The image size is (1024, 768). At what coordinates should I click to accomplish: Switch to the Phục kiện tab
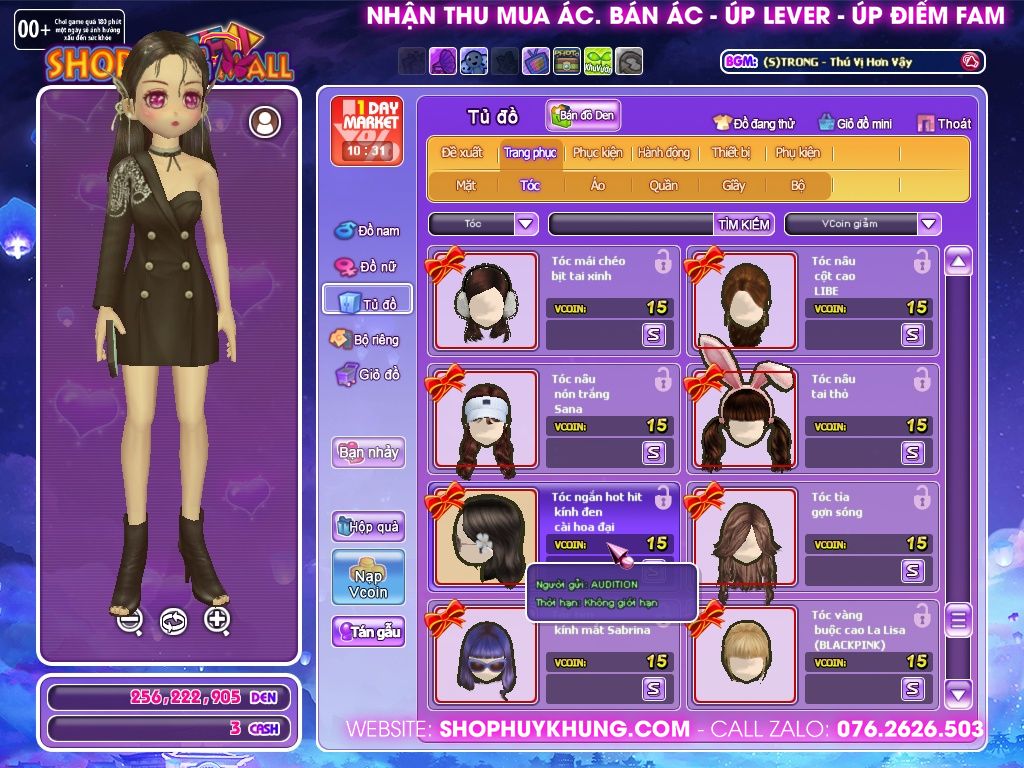point(597,153)
